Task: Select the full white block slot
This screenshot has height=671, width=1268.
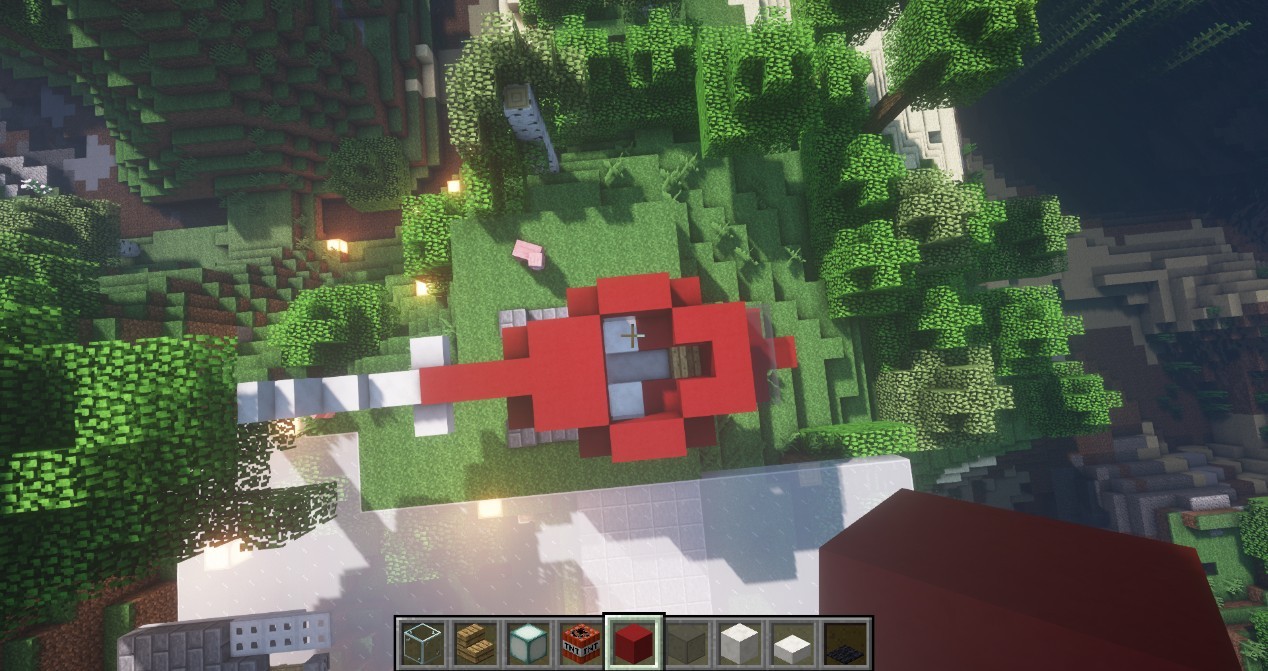Action: (738, 641)
